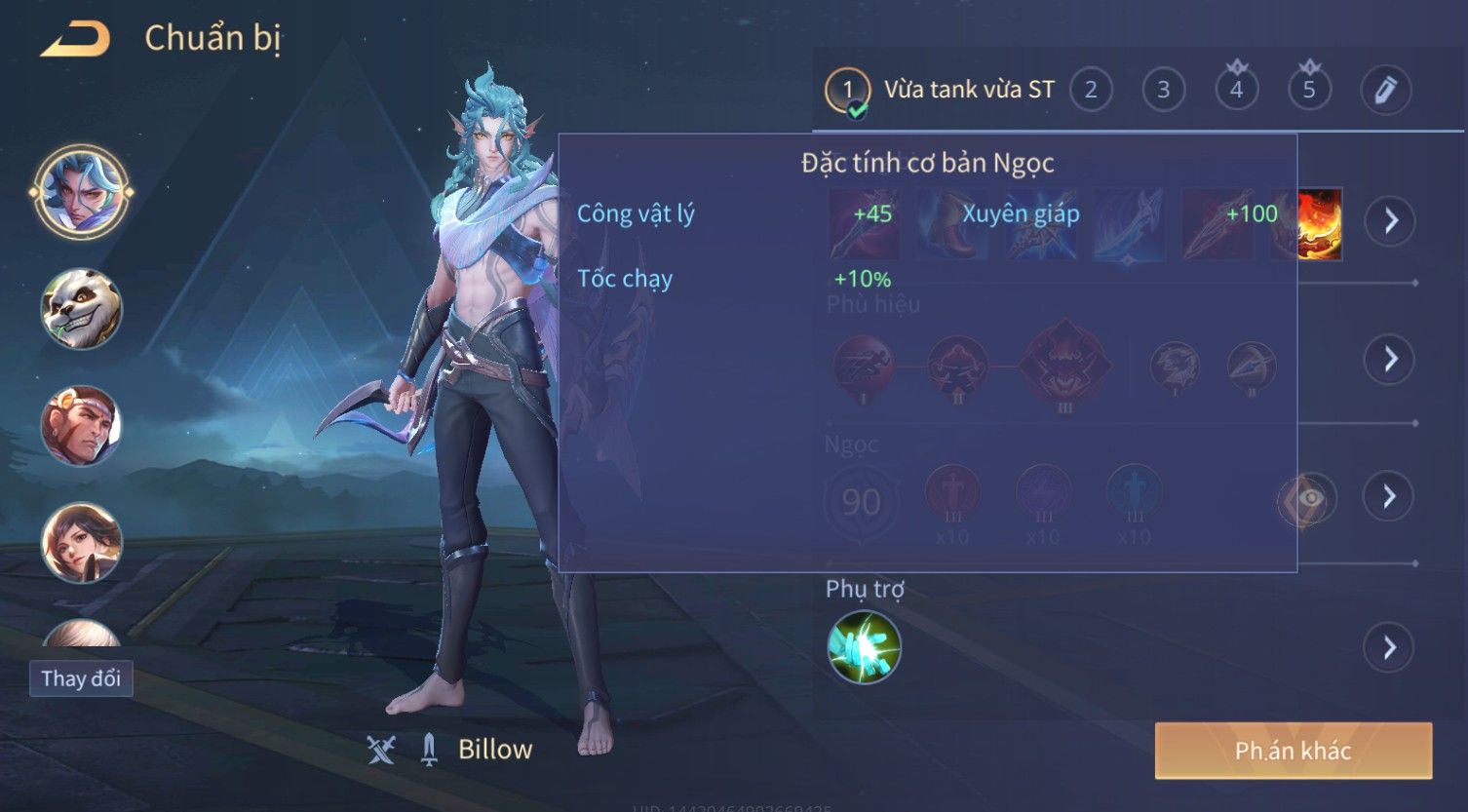Open the Phù hiệu details arrow
The width and height of the screenshot is (1468, 812).
[1390, 360]
